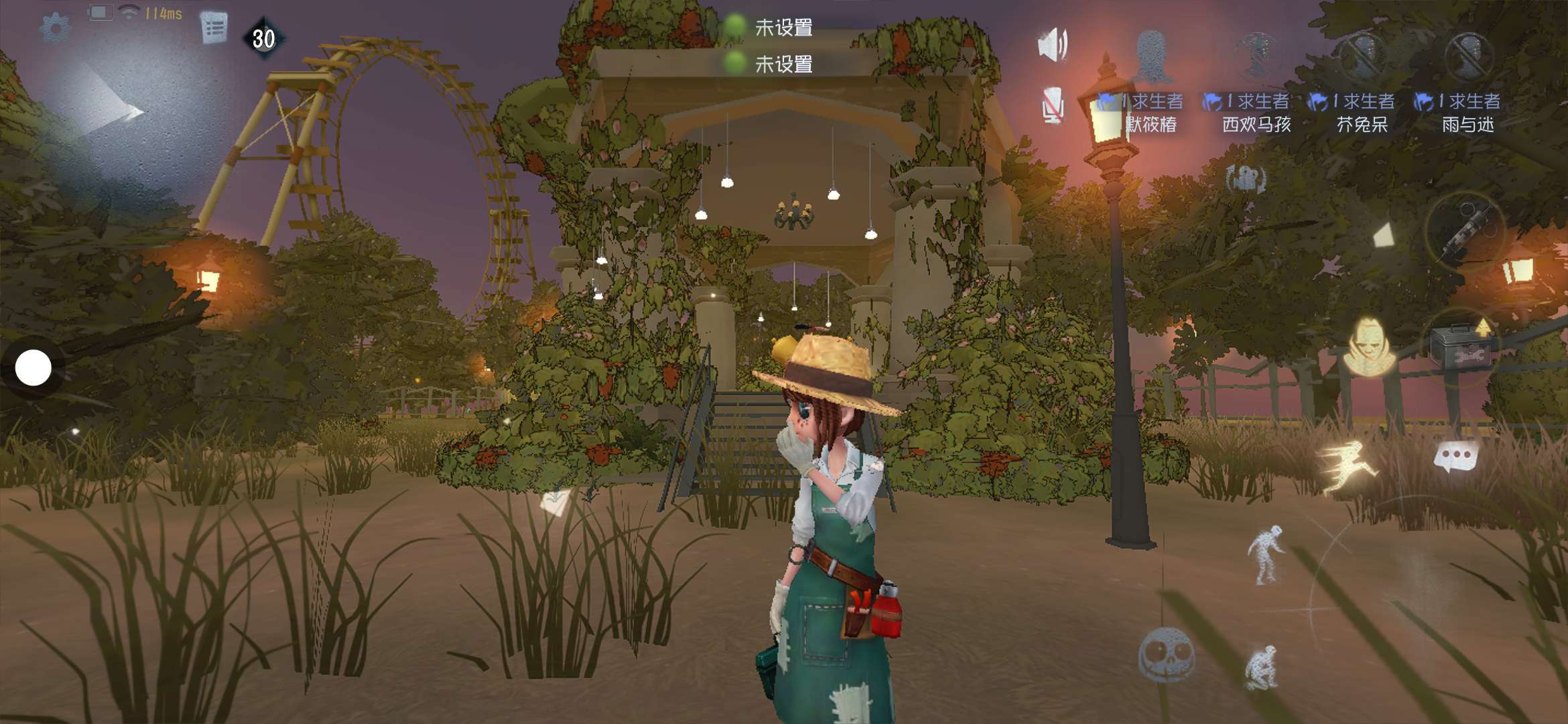Switch to crouching stance

[x=1262, y=666]
